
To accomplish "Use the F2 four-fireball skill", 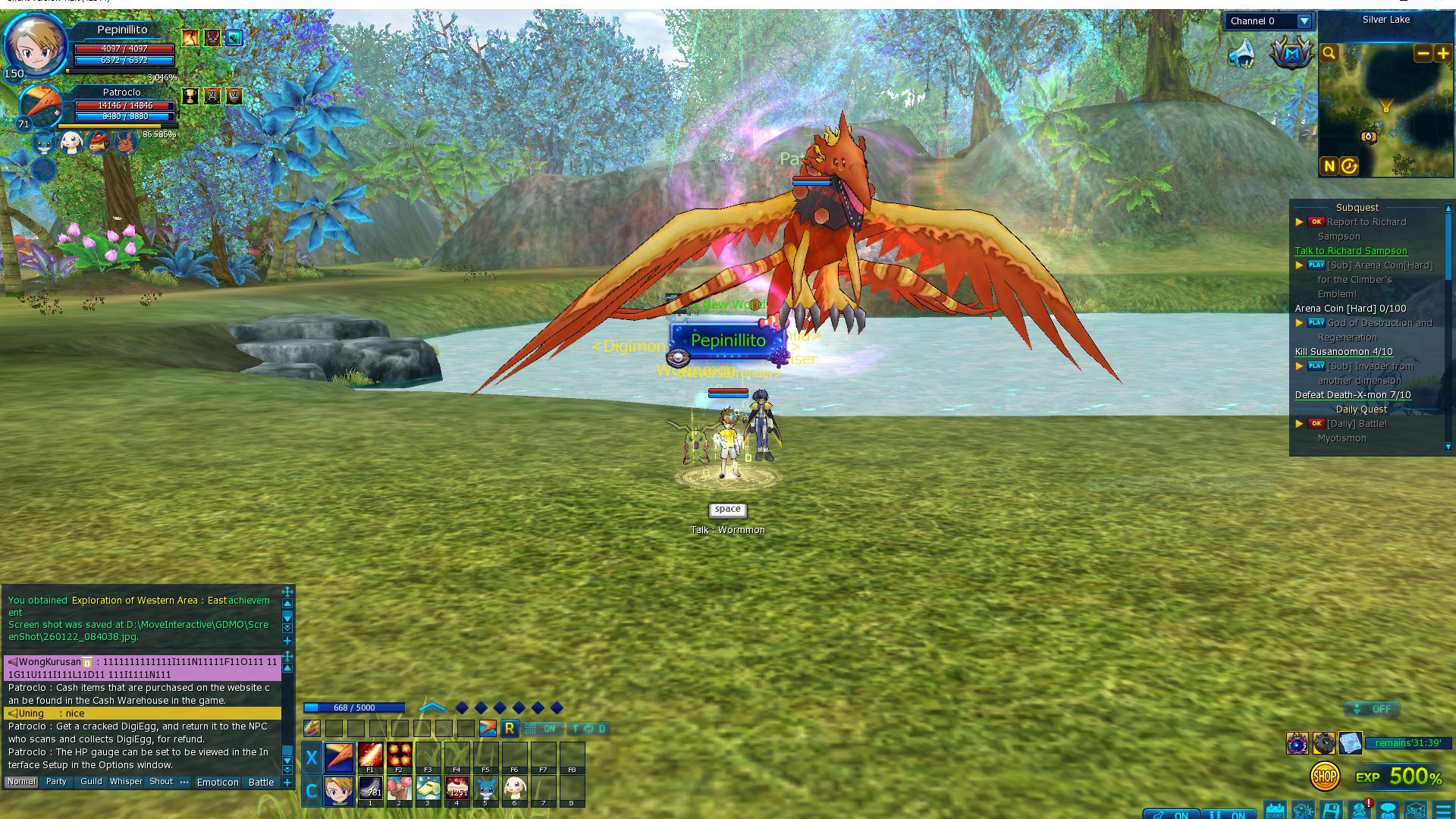I will click(x=399, y=755).
